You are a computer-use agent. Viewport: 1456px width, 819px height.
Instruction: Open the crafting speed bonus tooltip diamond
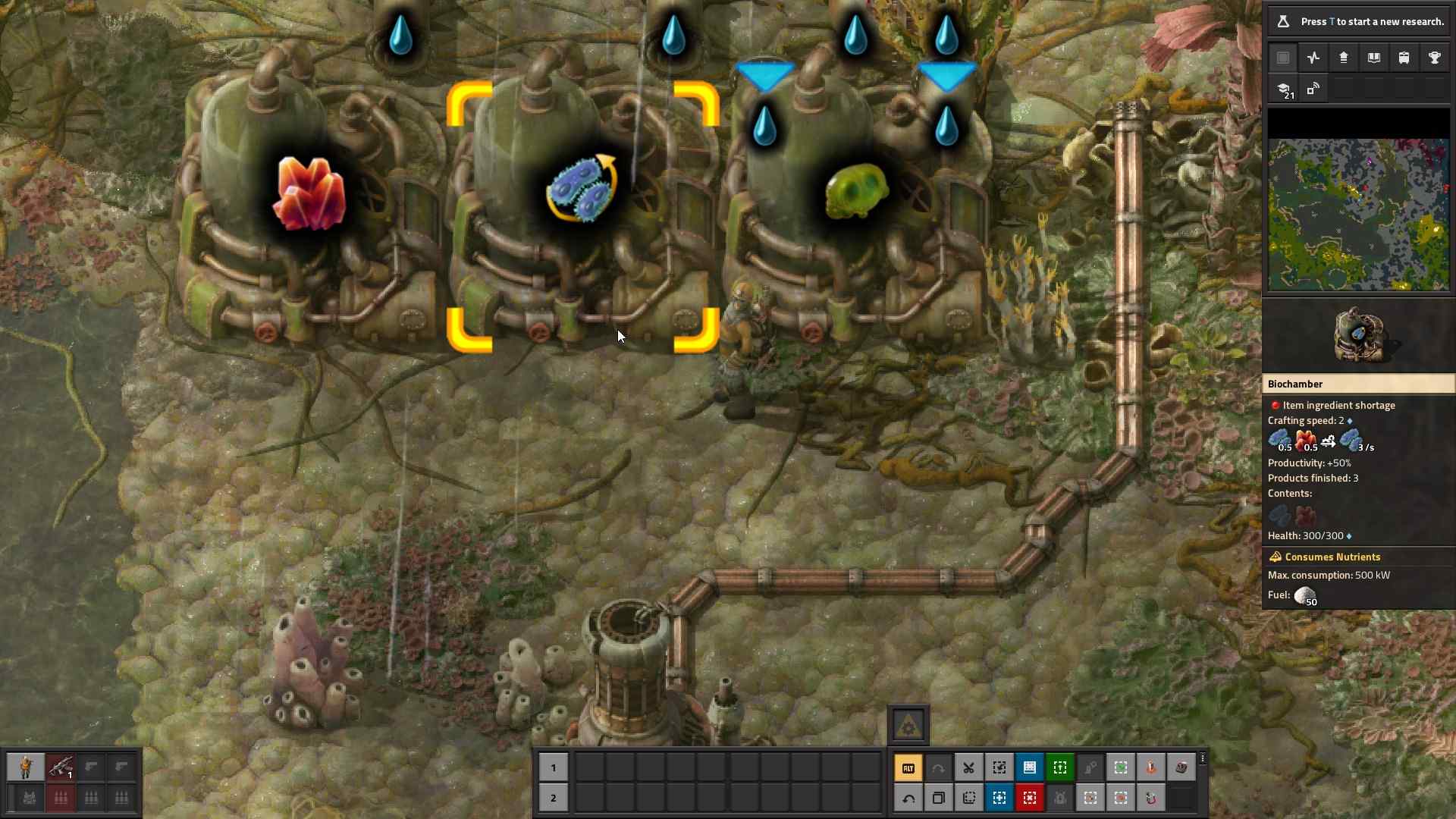click(1348, 421)
